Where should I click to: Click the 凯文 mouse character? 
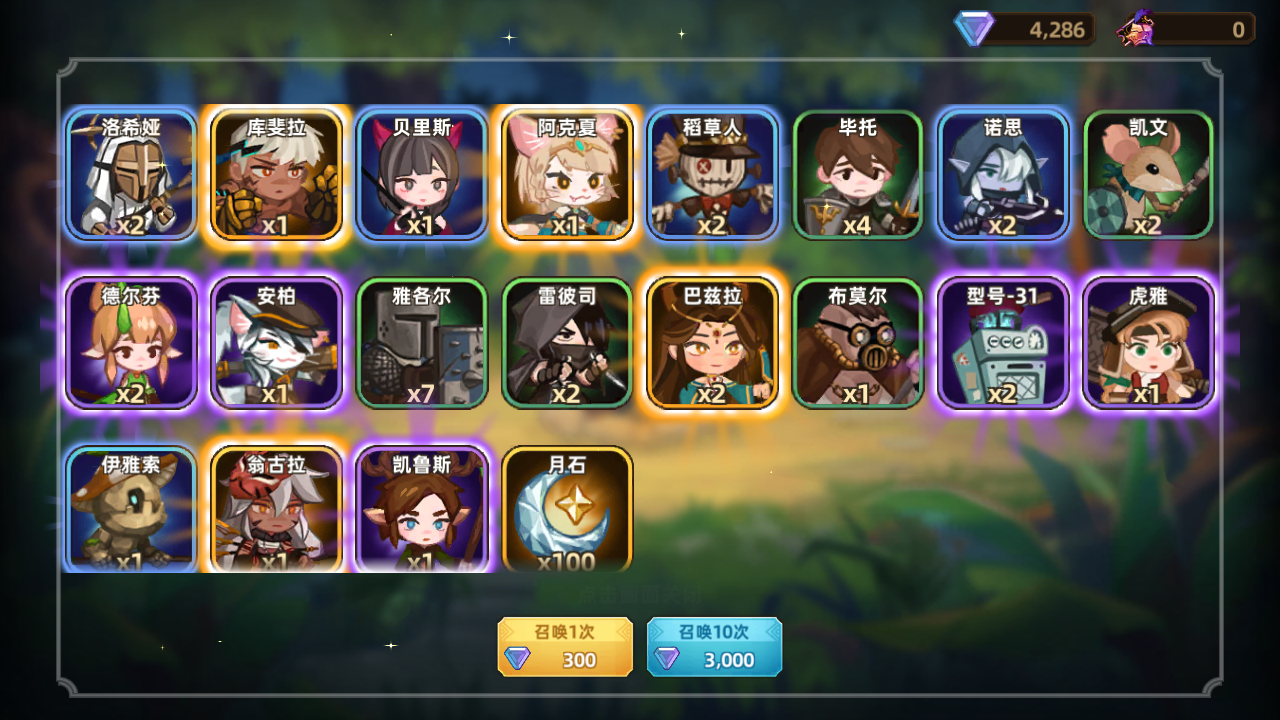point(1147,175)
